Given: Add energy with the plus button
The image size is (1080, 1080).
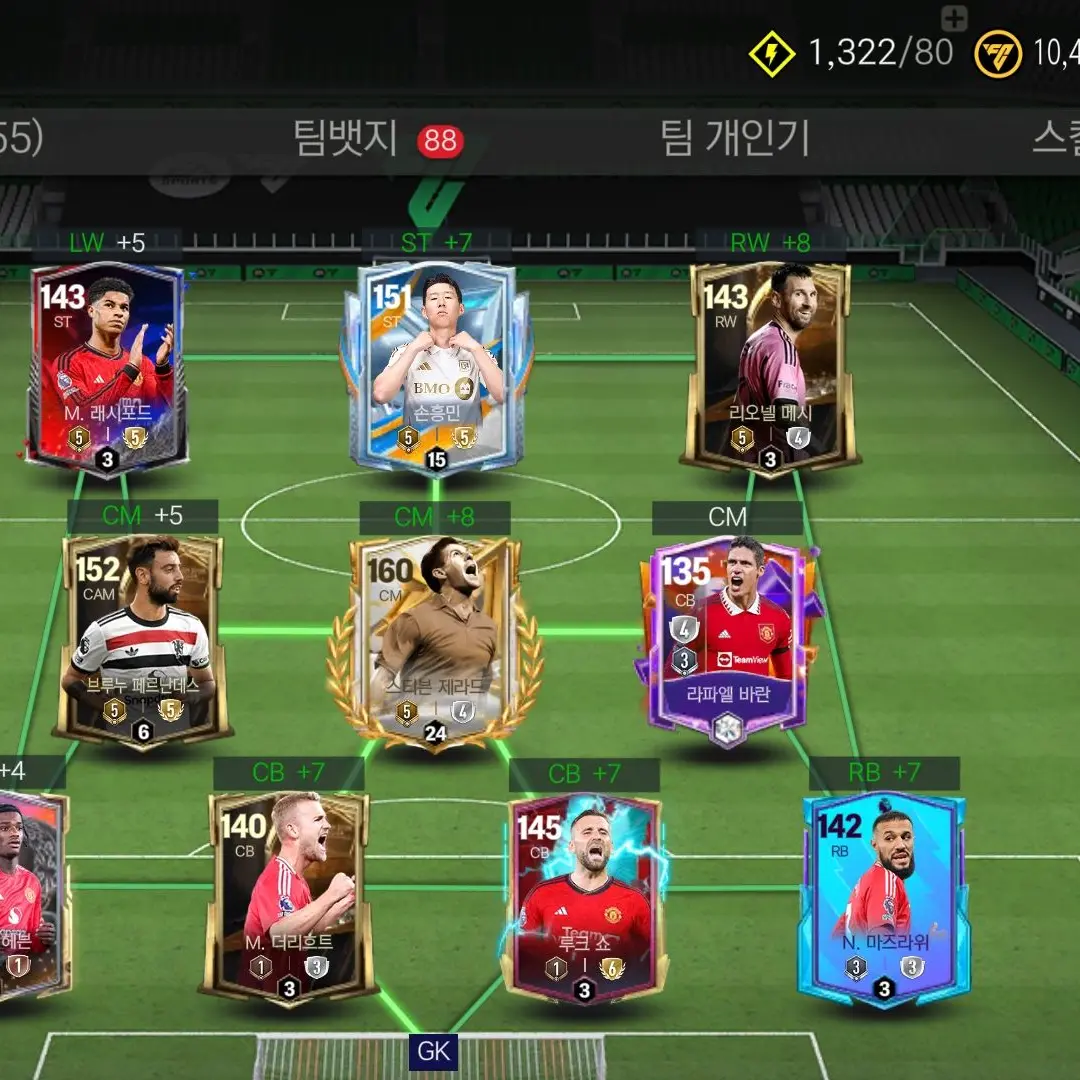Looking at the screenshot, I should coord(955,18).
